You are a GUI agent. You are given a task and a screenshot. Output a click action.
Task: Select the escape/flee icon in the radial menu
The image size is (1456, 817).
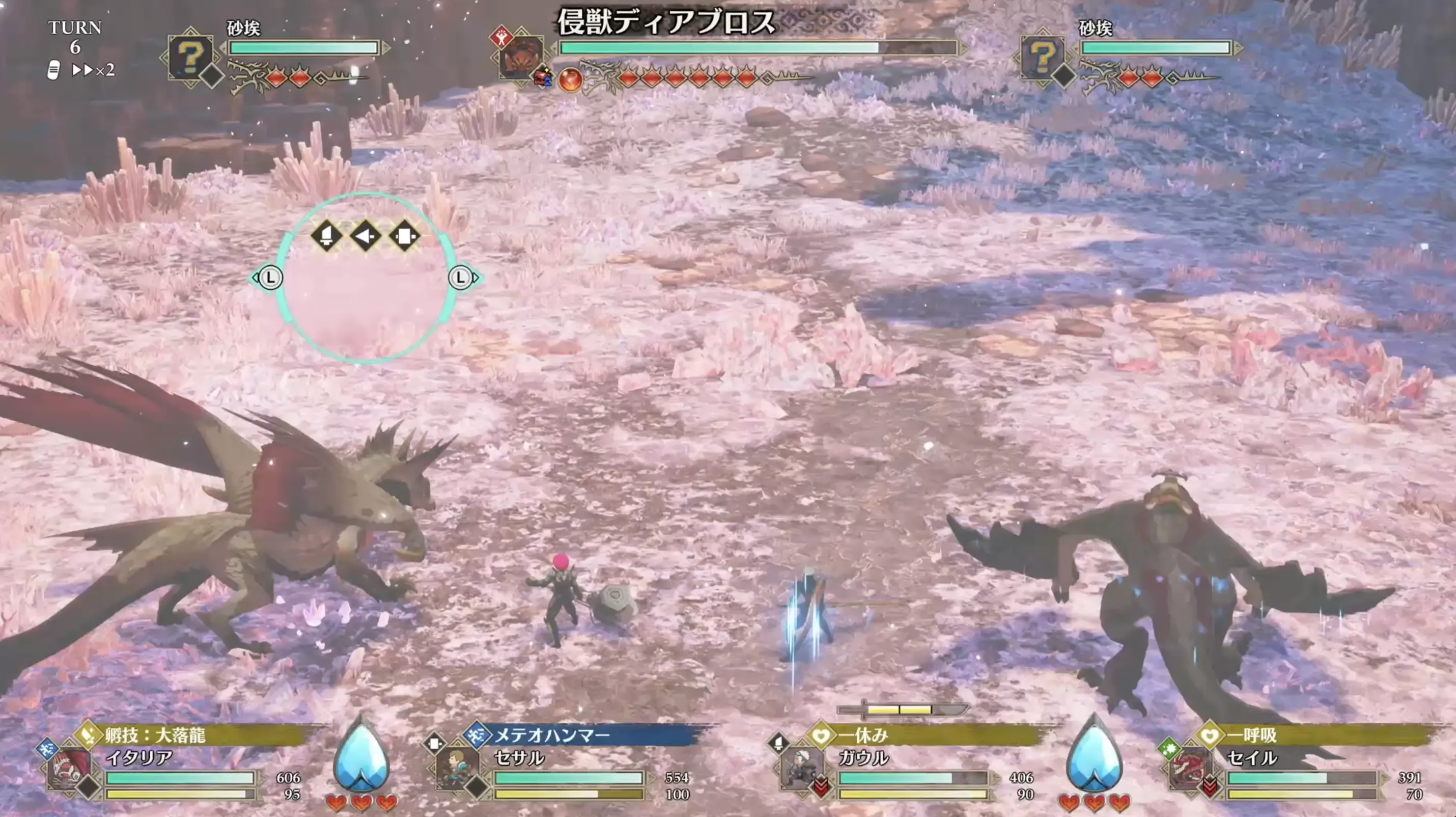click(x=326, y=236)
